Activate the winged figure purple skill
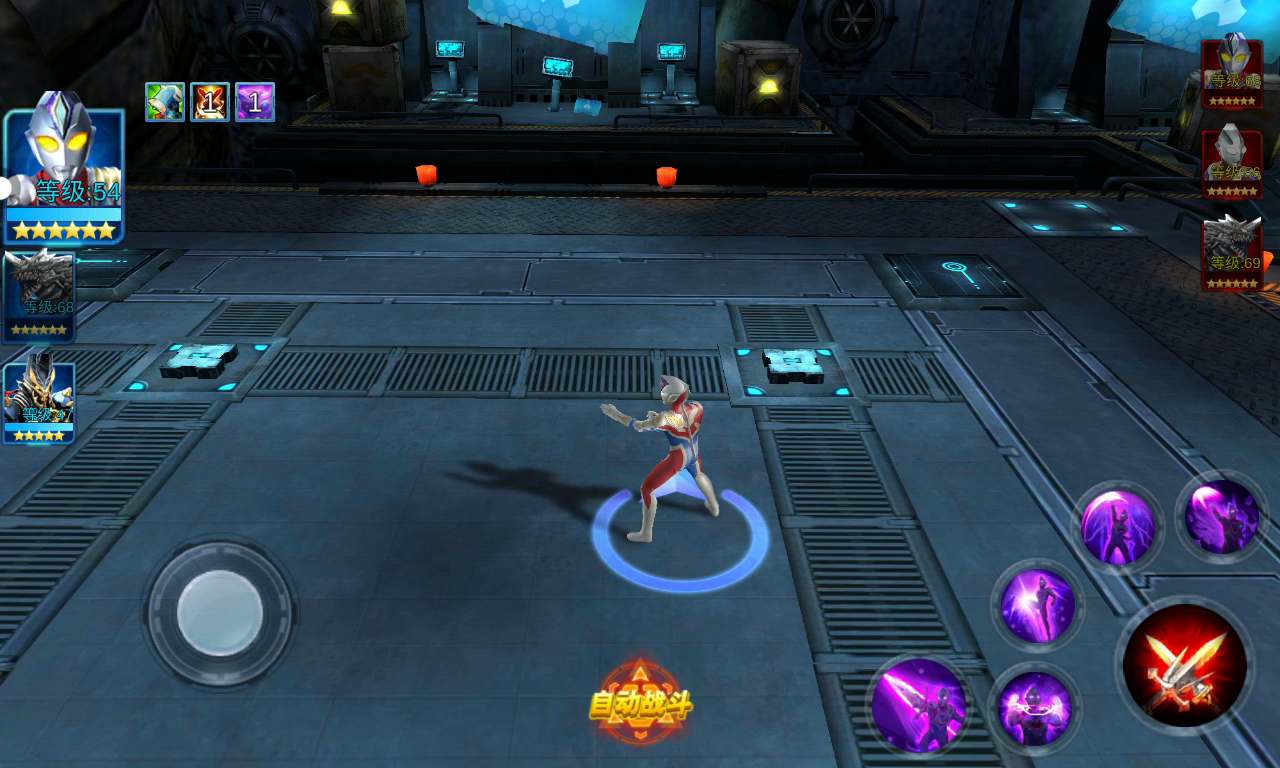 coord(1221,516)
